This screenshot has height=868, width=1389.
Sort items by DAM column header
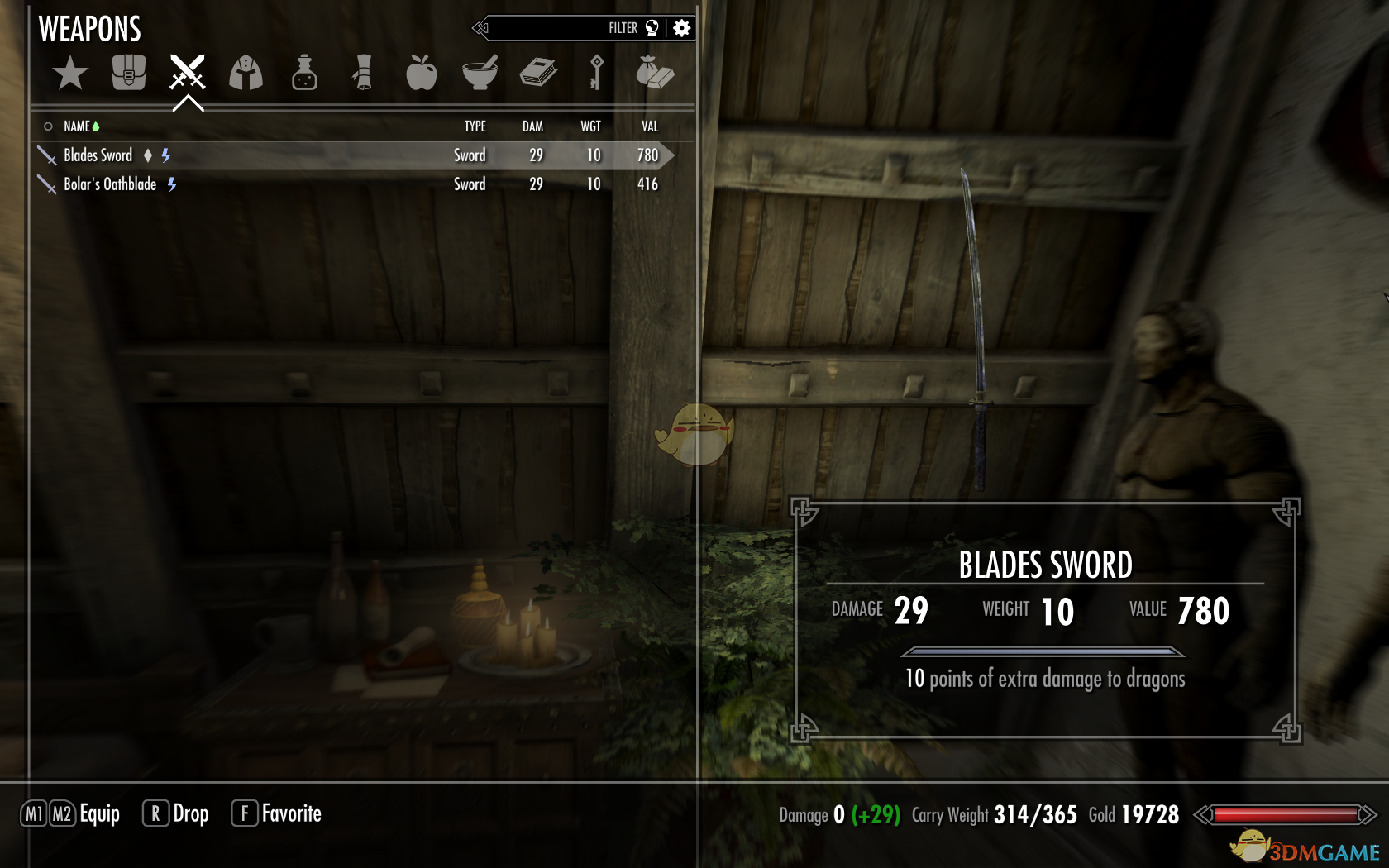click(532, 126)
